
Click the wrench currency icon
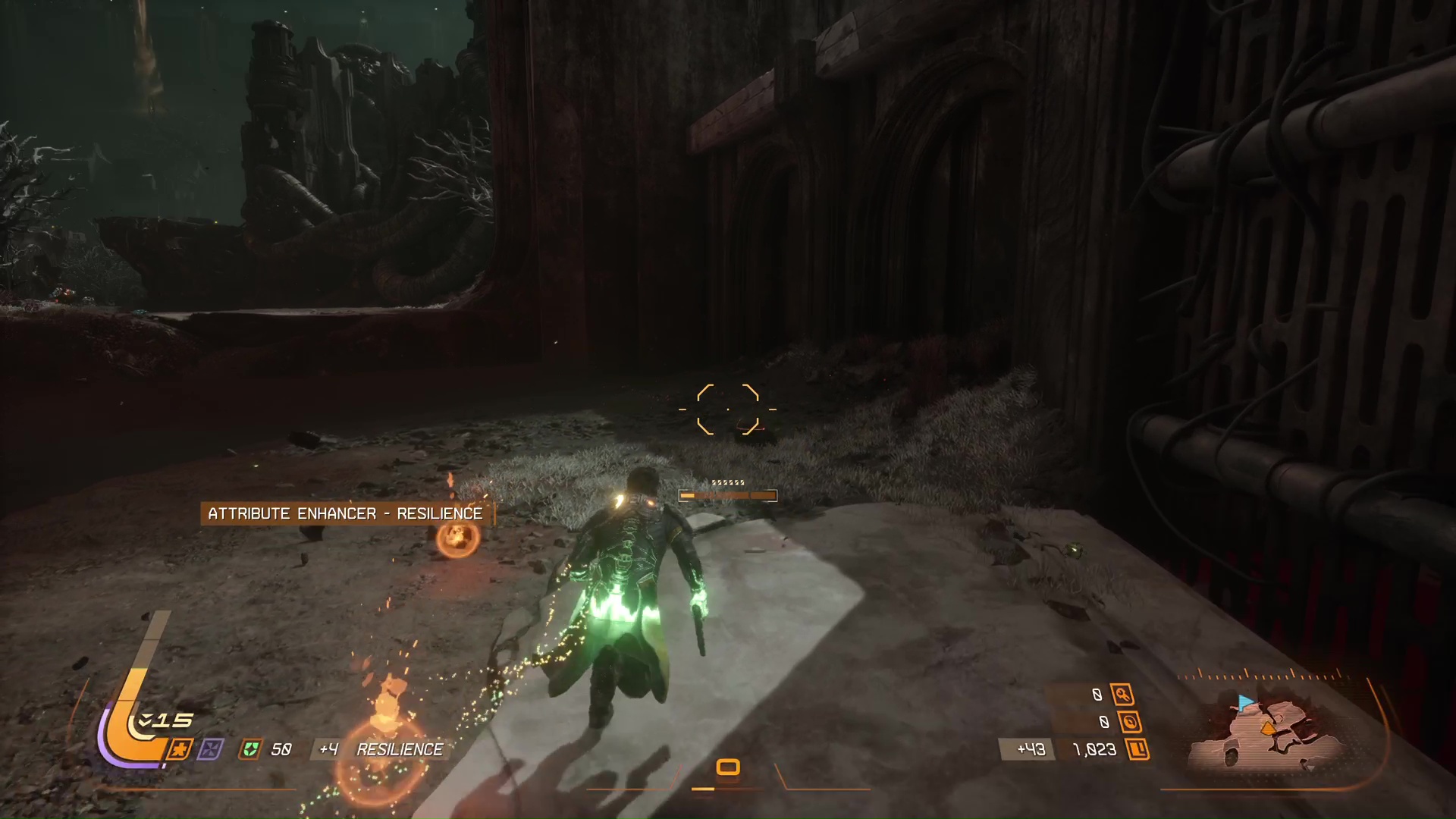coord(1122,693)
